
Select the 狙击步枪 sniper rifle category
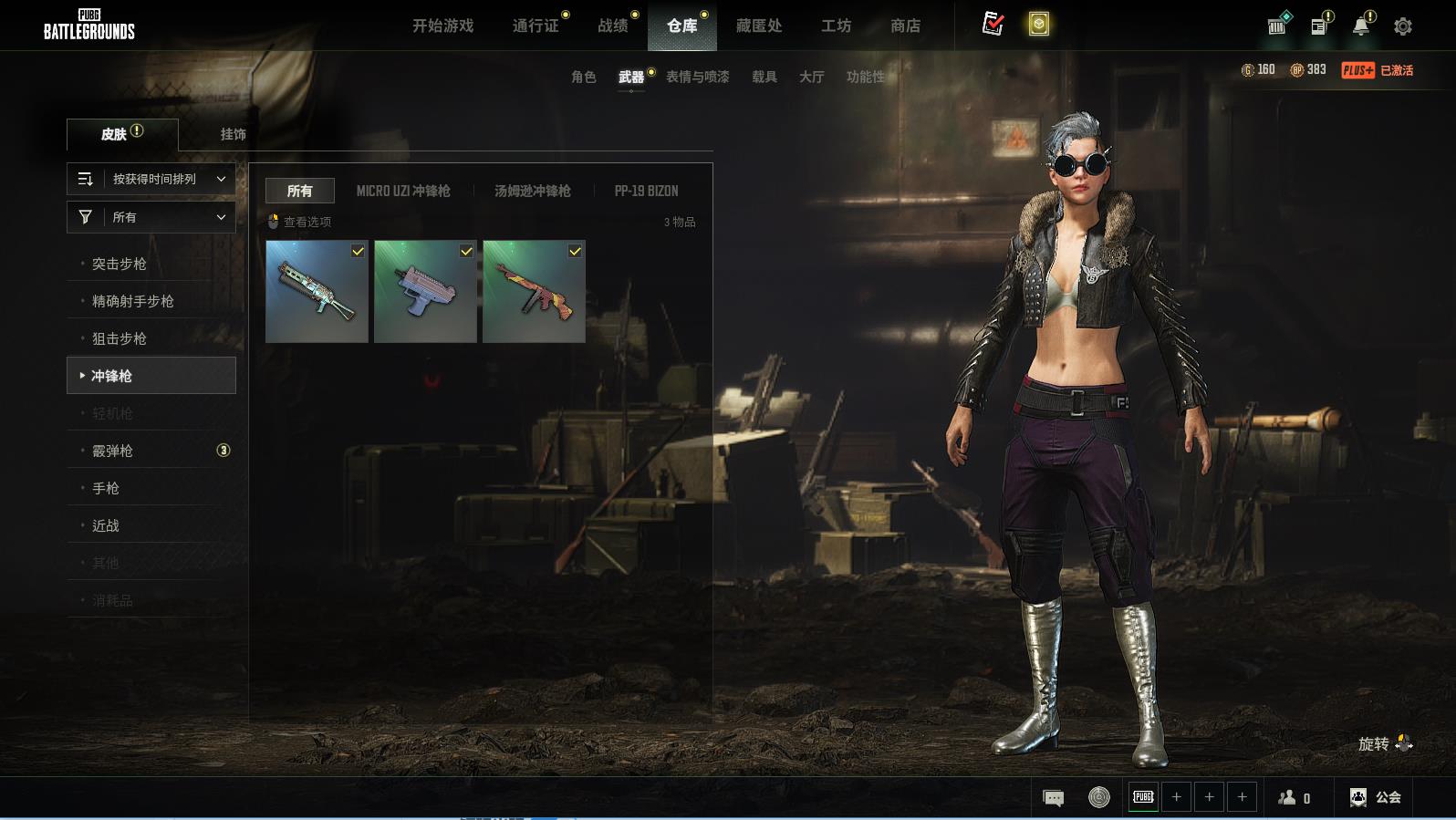click(x=120, y=338)
